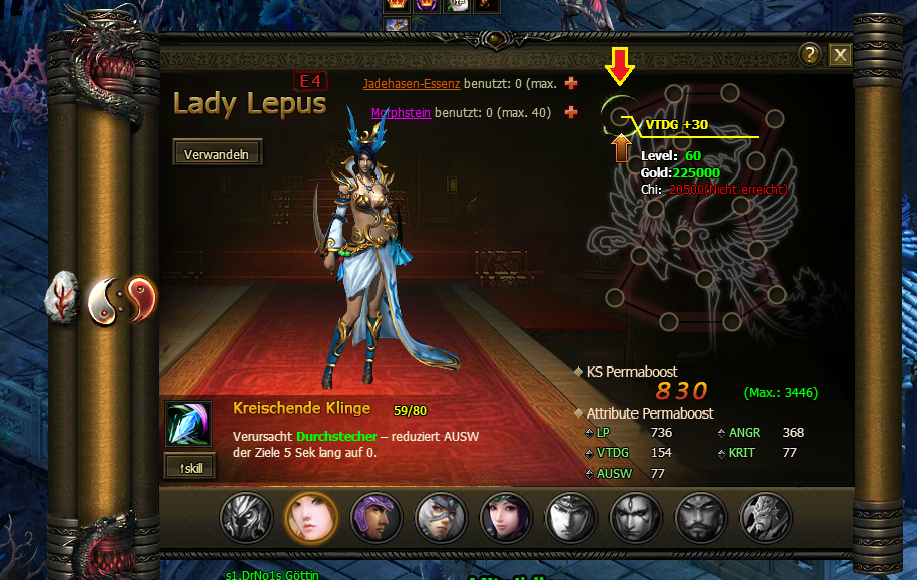
Task: Choose the purple-helmeted warrior portrait
Action: coord(376,517)
